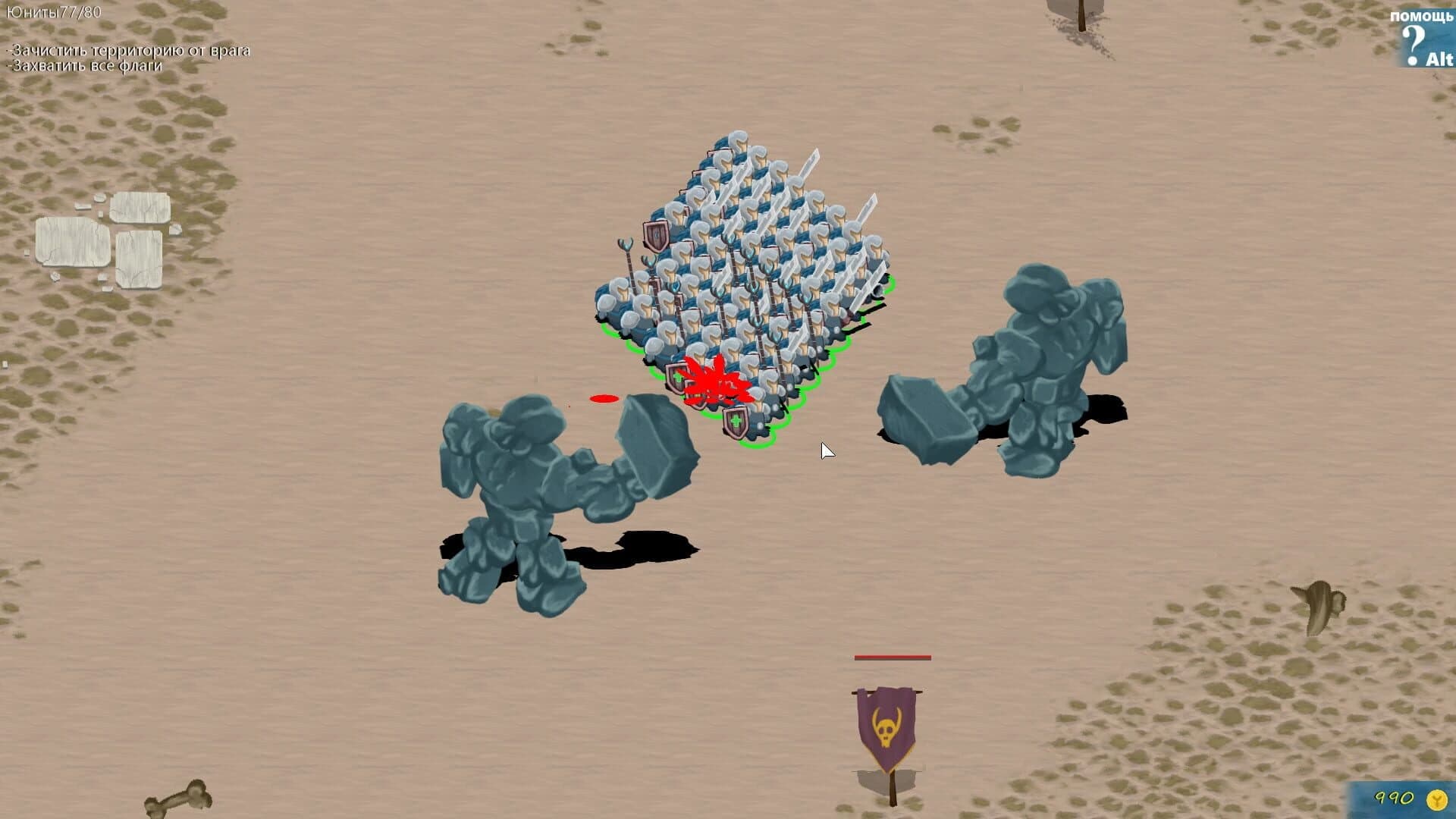Click the small red marker near the golem
Viewport: 1456px width, 819px height.
(603, 397)
